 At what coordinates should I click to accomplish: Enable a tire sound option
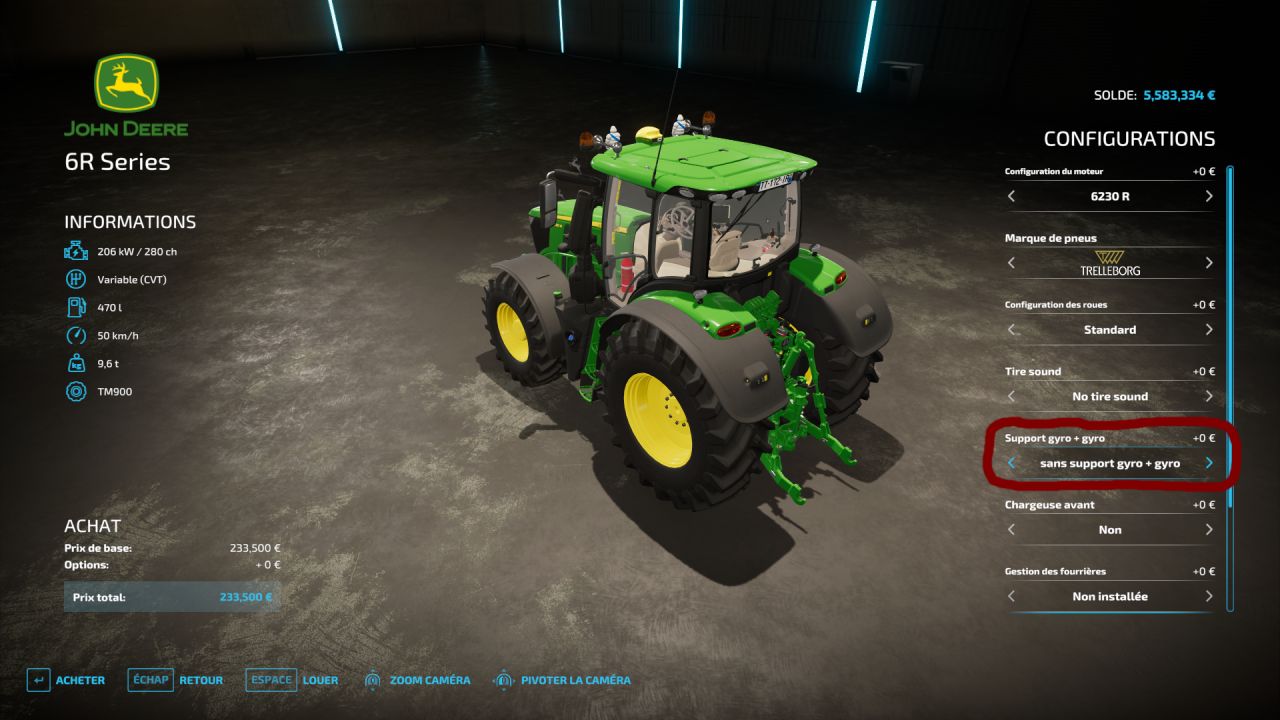pyautogui.click(x=1208, y=396)
